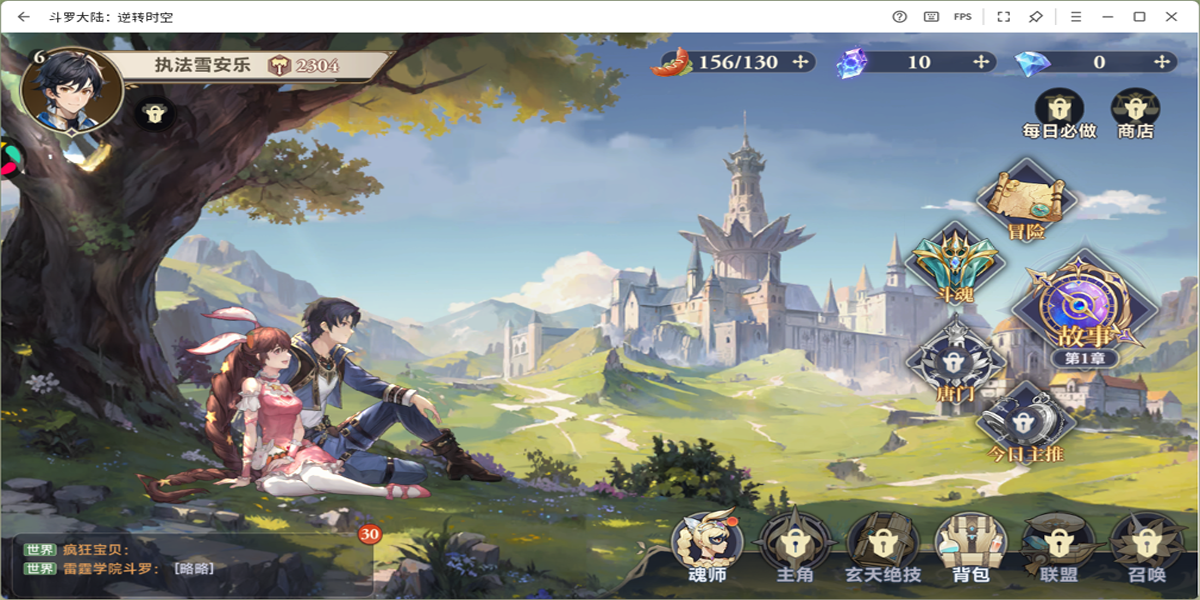
Task: Close the emulator window
Action: 1171,16
